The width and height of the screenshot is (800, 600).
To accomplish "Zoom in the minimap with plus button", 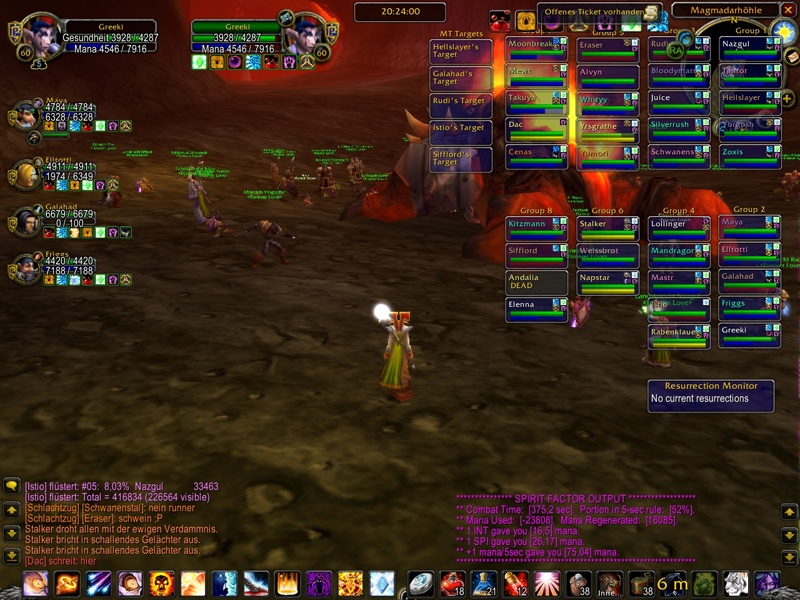I will pos(787,98).
